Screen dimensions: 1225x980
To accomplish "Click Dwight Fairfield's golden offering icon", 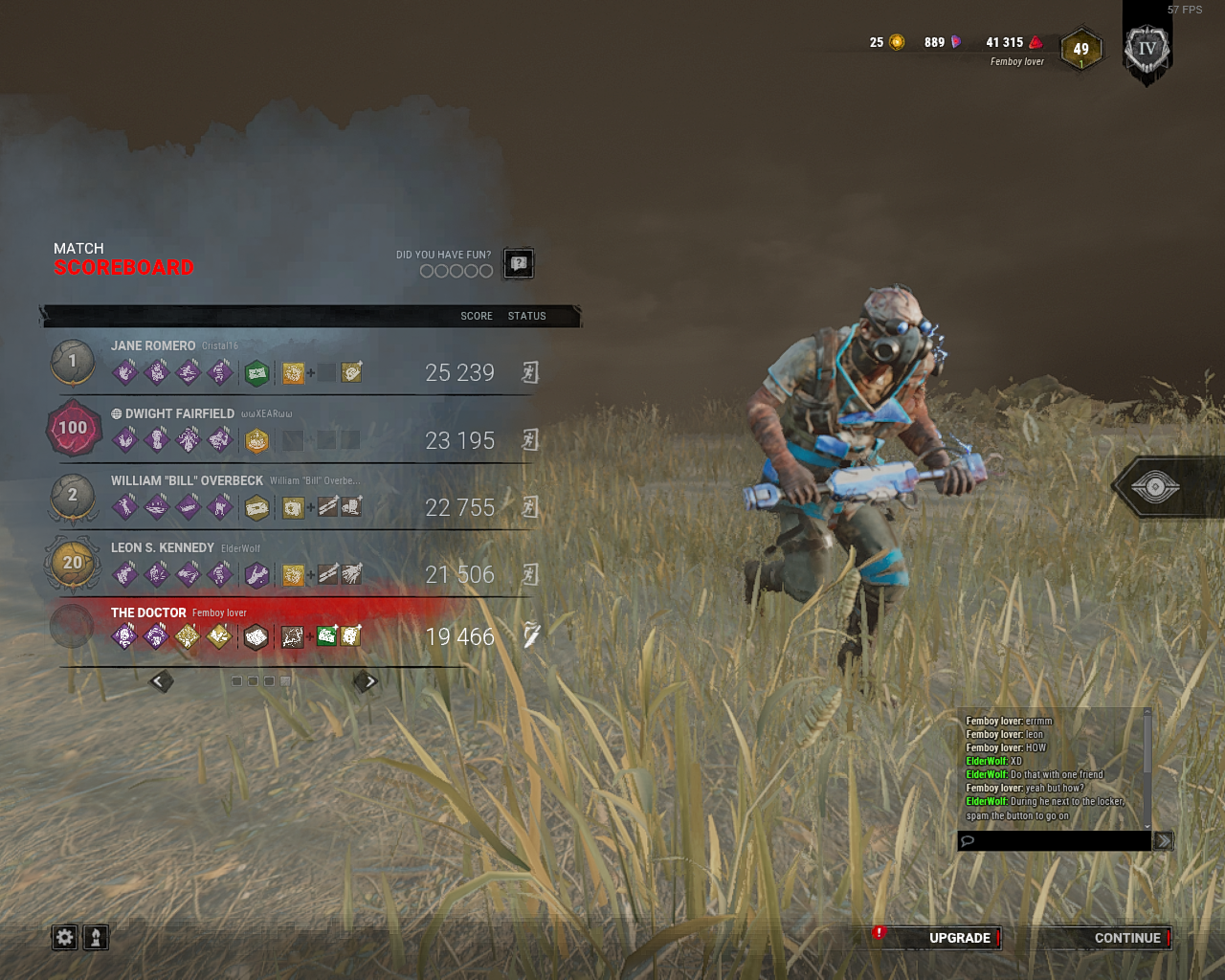I will point(256,439).
